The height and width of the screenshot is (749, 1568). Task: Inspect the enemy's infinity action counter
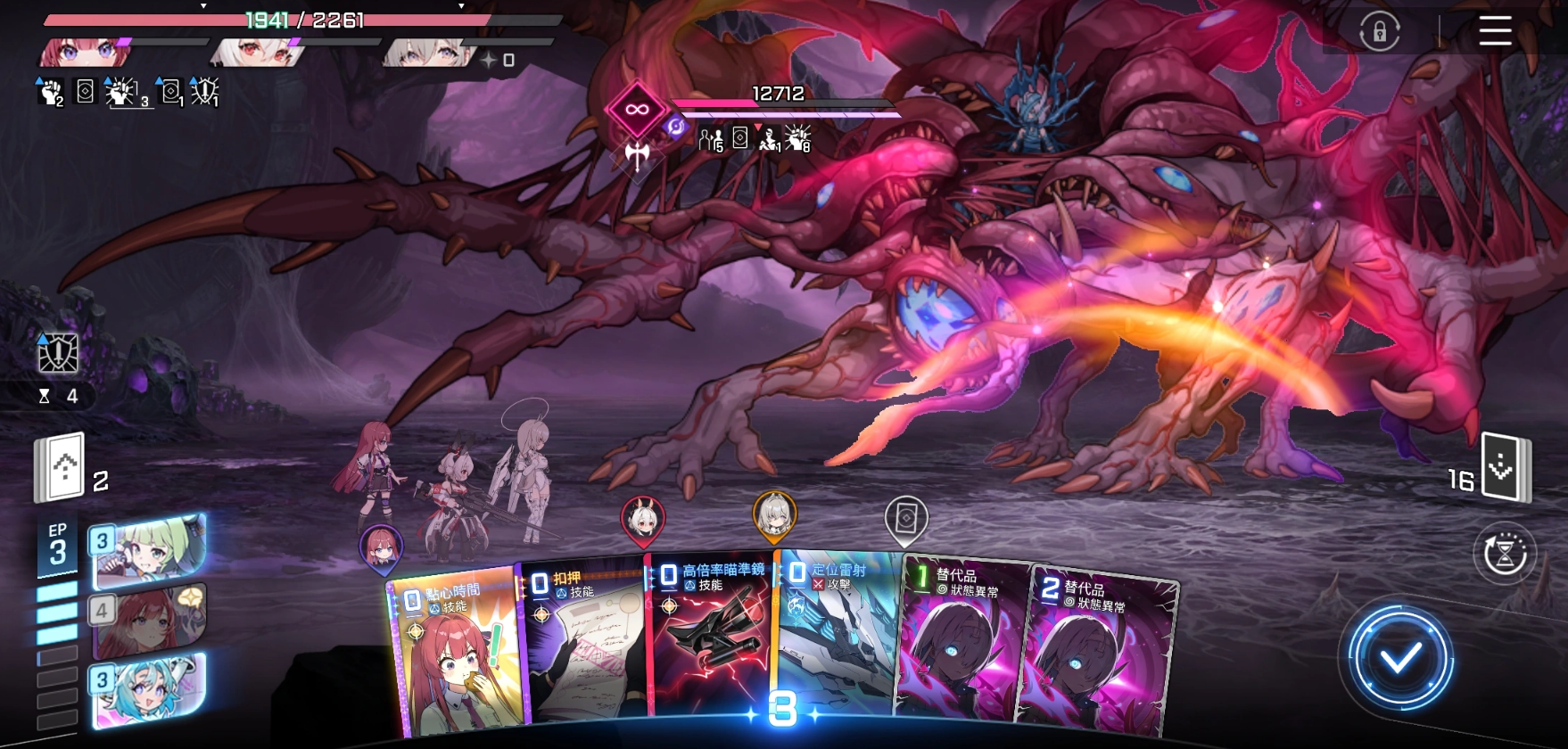(x=635, y=110)
